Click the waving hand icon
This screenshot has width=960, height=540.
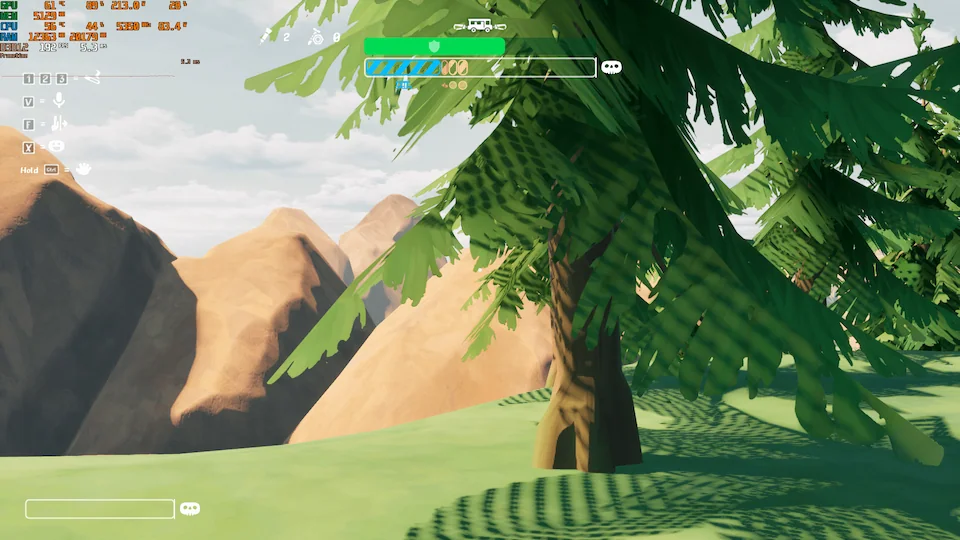click(x=83, y=169)
